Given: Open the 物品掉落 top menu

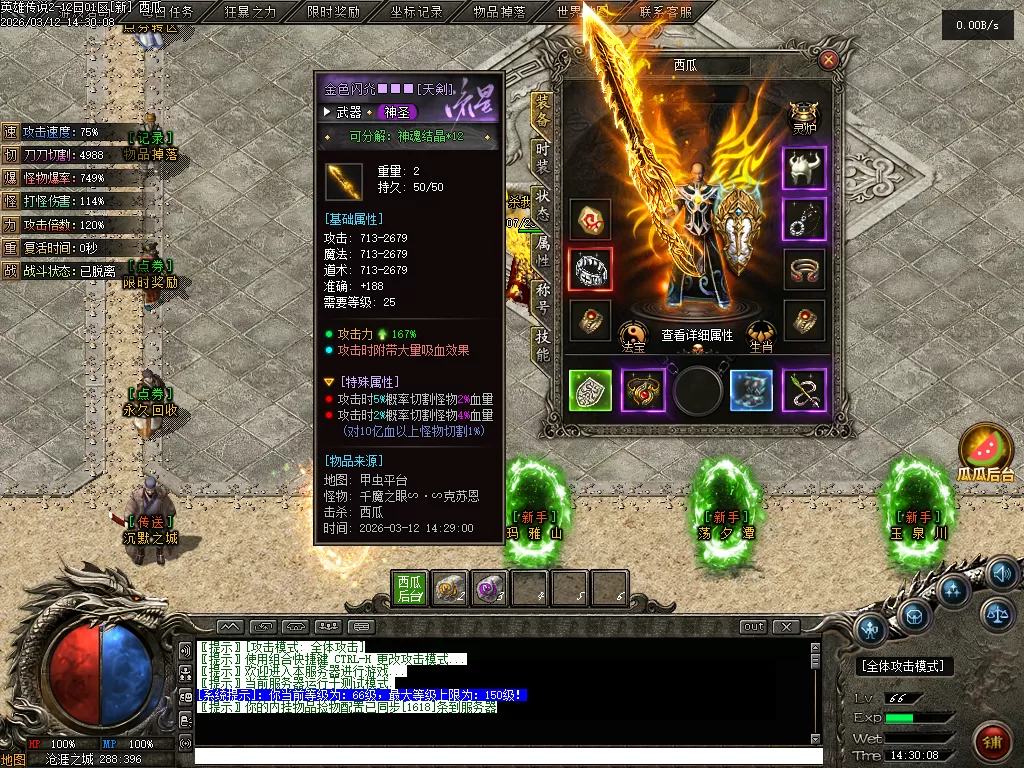Looking at the screenshot, I should tap(499, 12).
